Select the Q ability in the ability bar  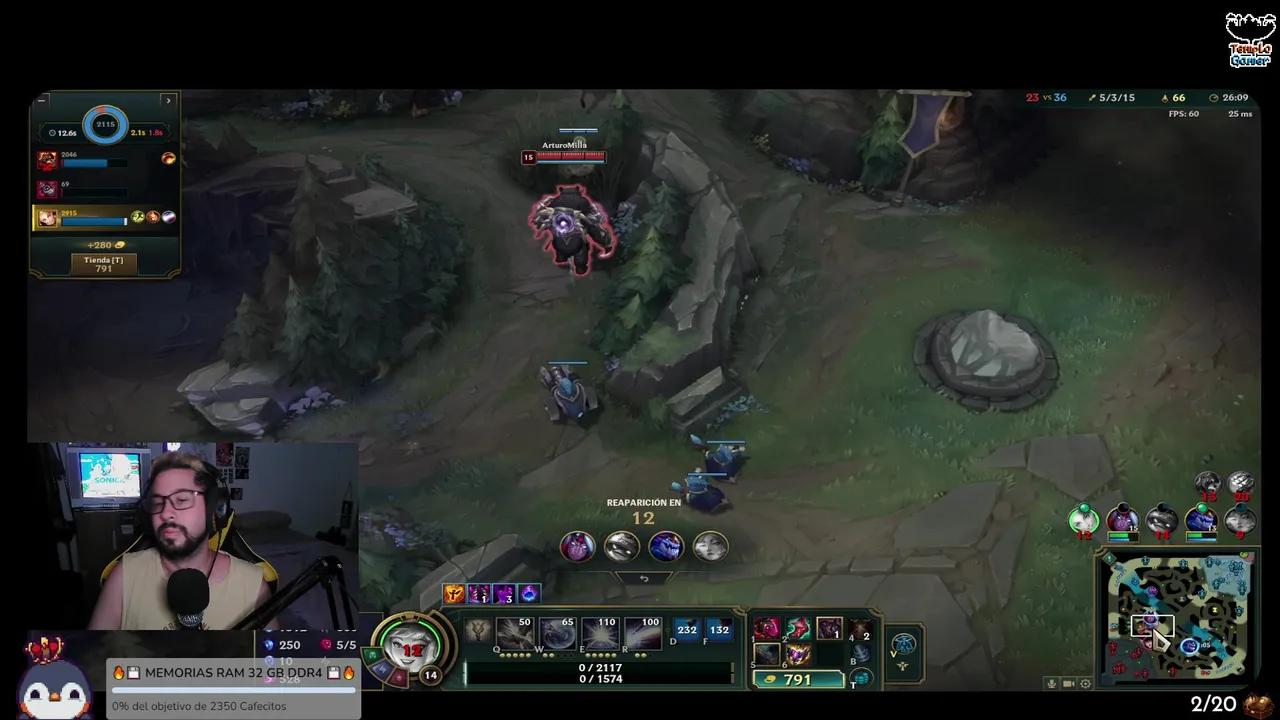coord(515,631)
